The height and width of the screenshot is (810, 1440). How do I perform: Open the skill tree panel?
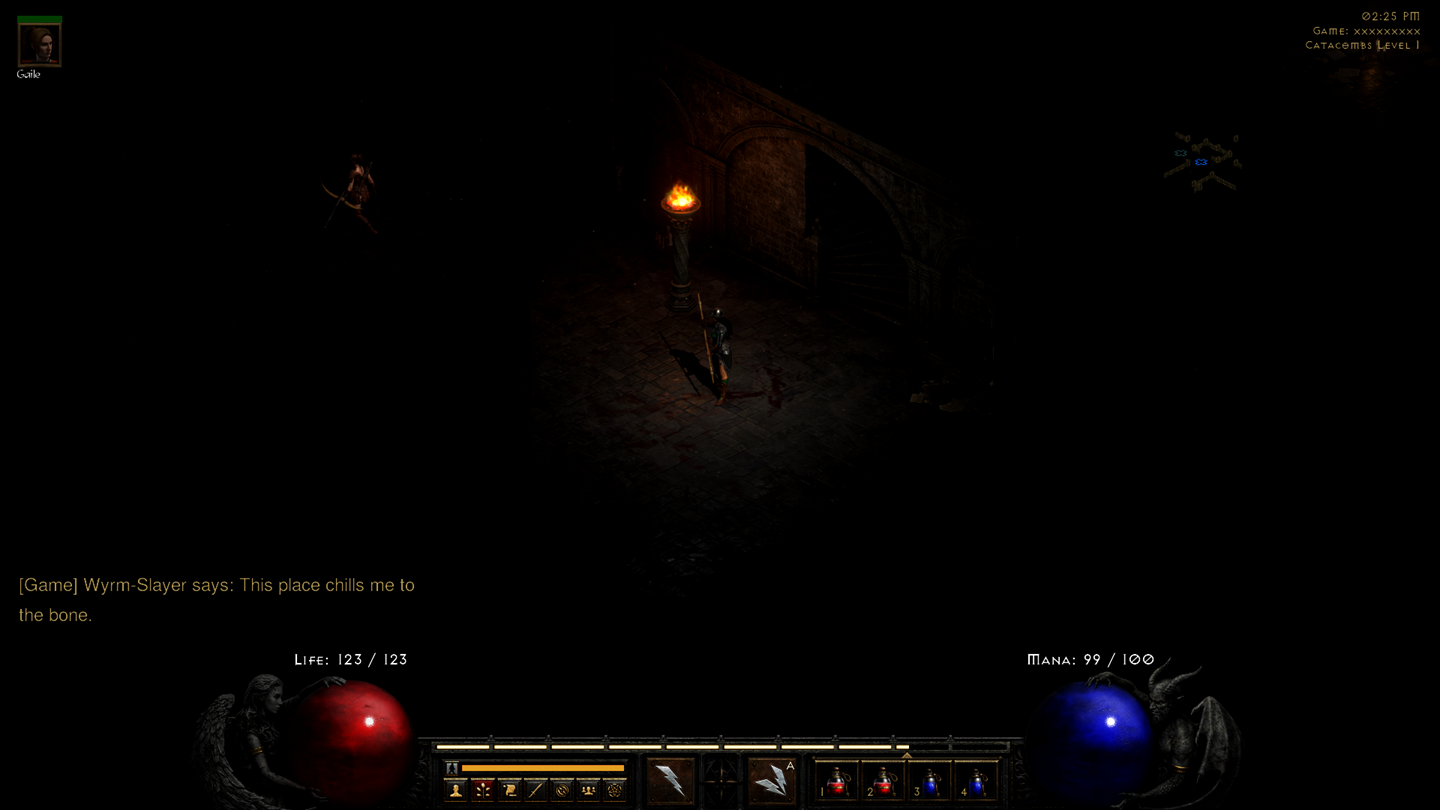point(483,790)
